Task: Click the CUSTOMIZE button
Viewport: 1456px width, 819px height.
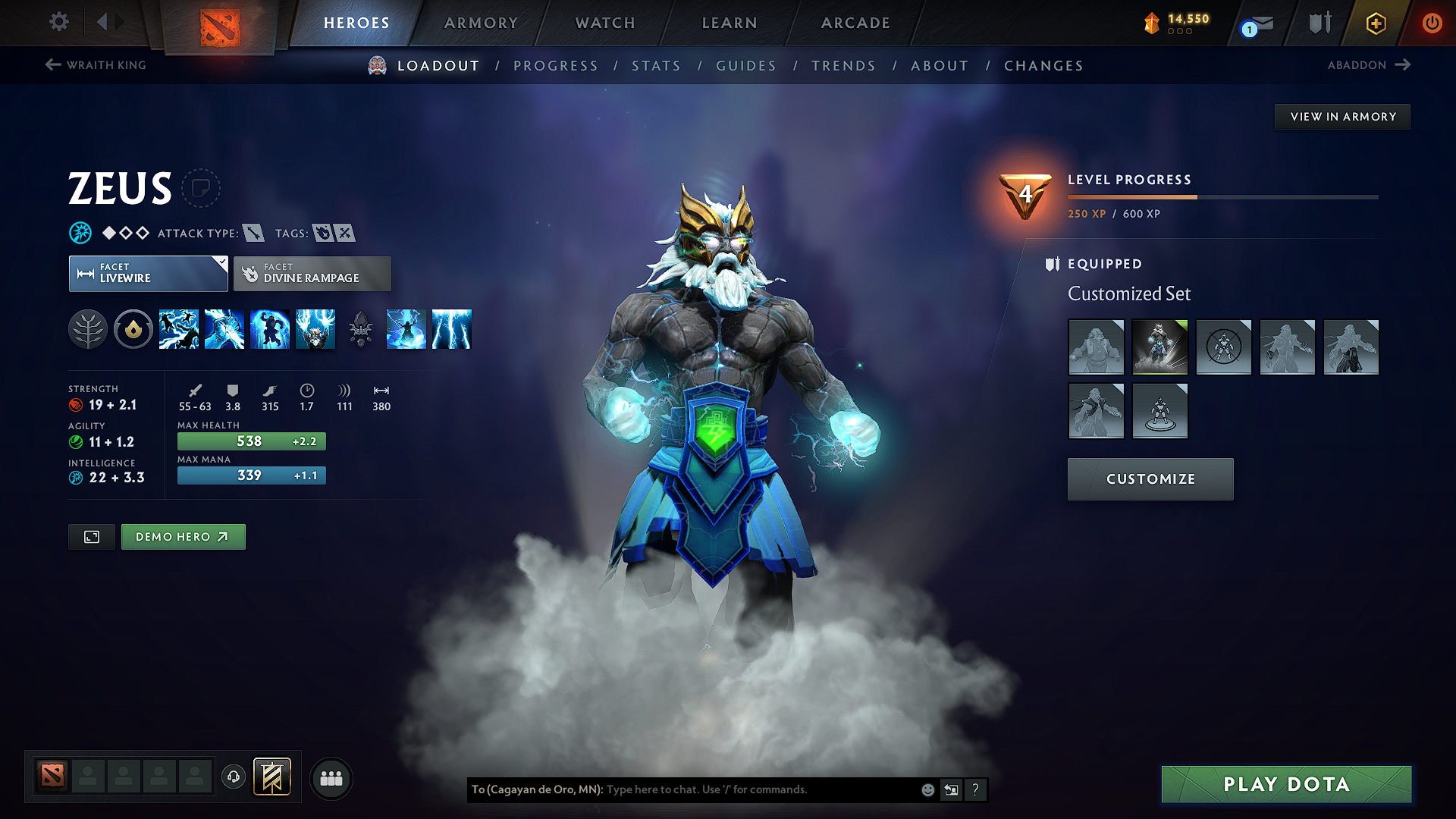Action: pyautogui.click(x=1150, y=479)
